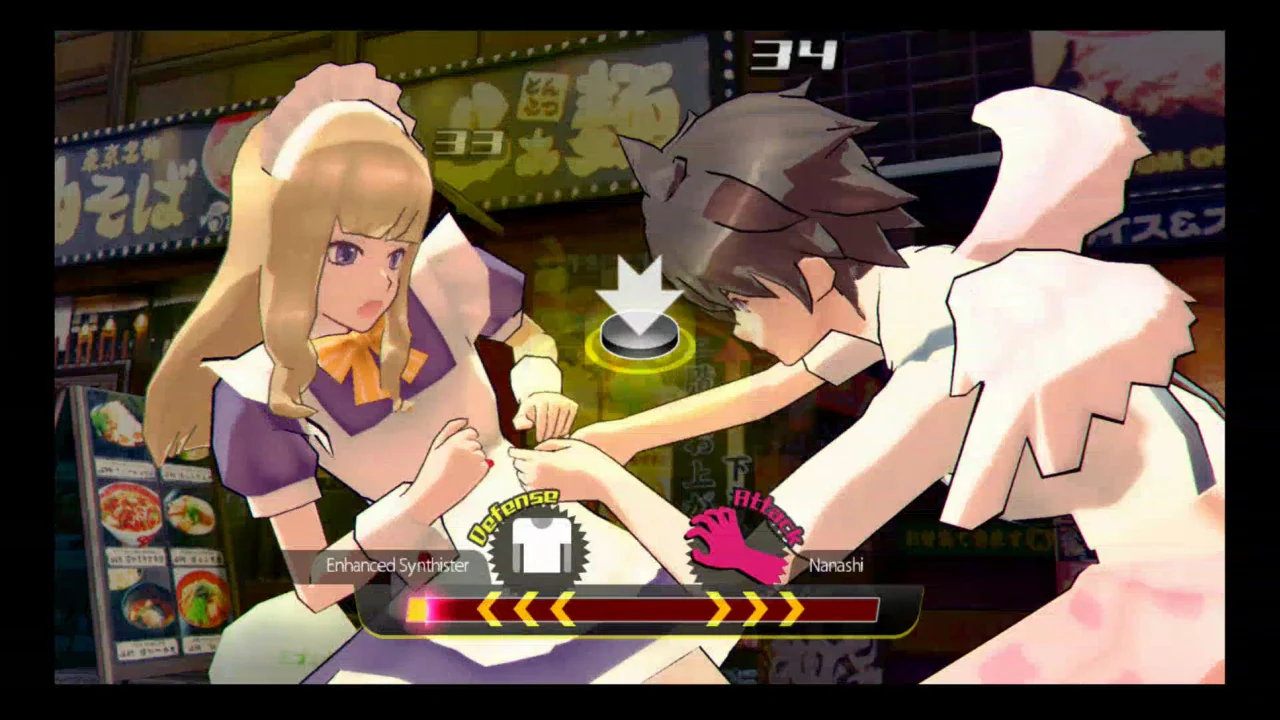Expand the left-pointing chevrons on the gauge
This screenshot has width=1280, height=720.
[x=525, y=611]
